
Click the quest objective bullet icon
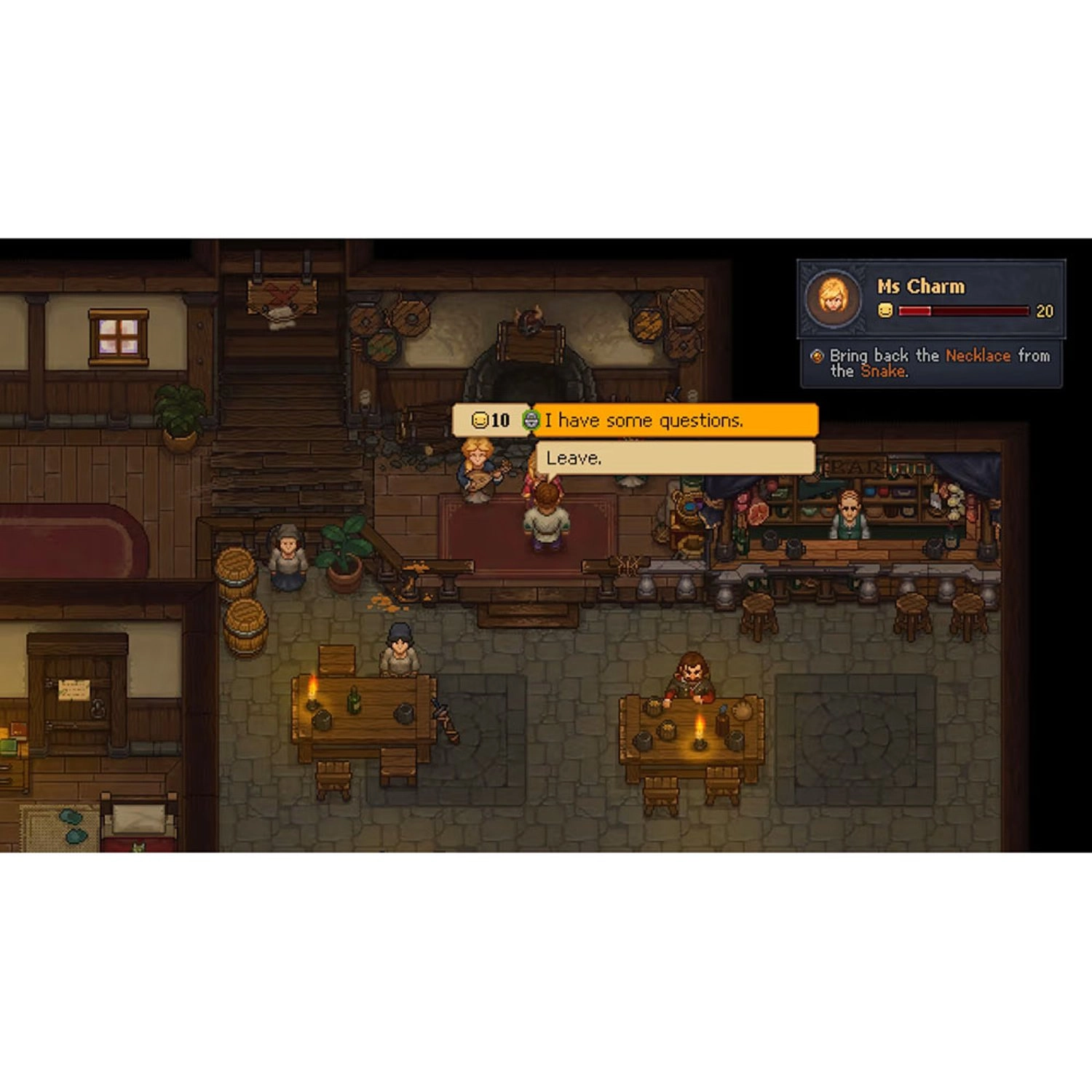pos(818,357)
